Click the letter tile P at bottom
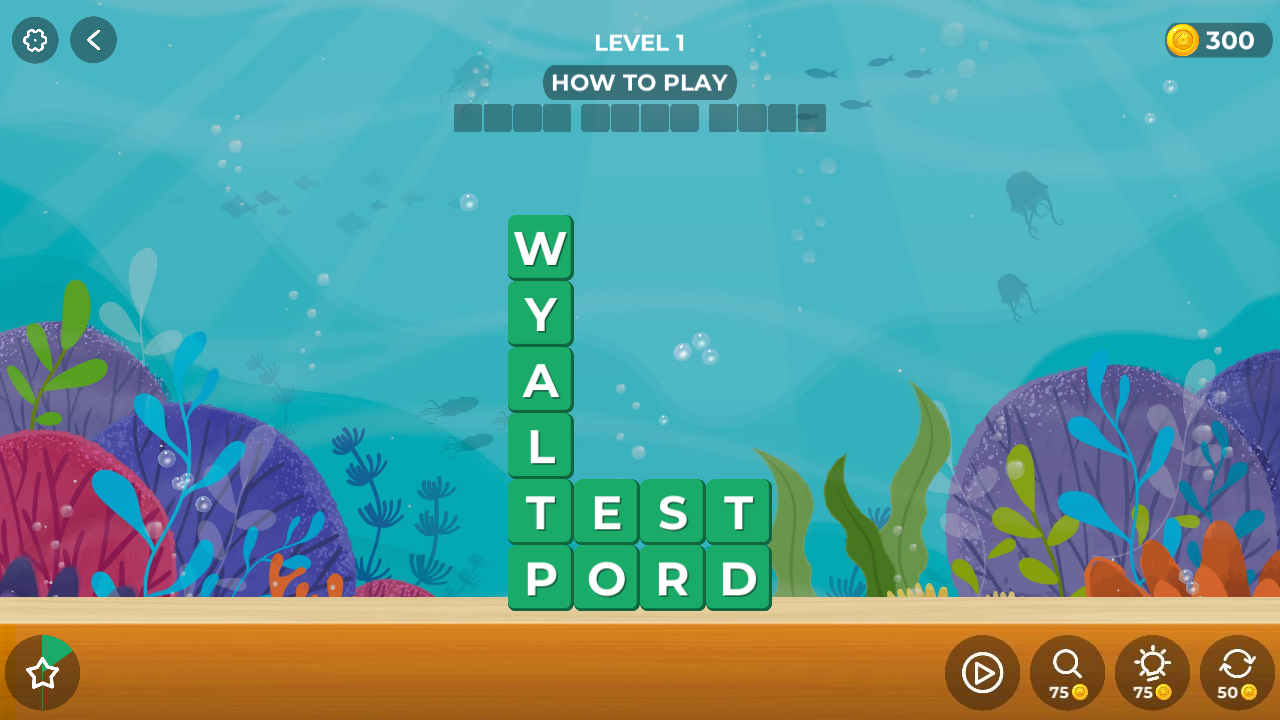The image size is (1280, 720). coord(540,577)
